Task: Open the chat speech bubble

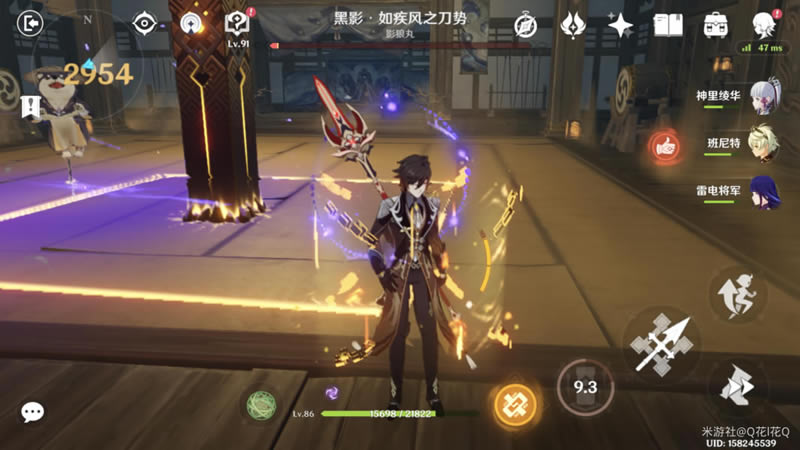Action: tap(33, 412)
